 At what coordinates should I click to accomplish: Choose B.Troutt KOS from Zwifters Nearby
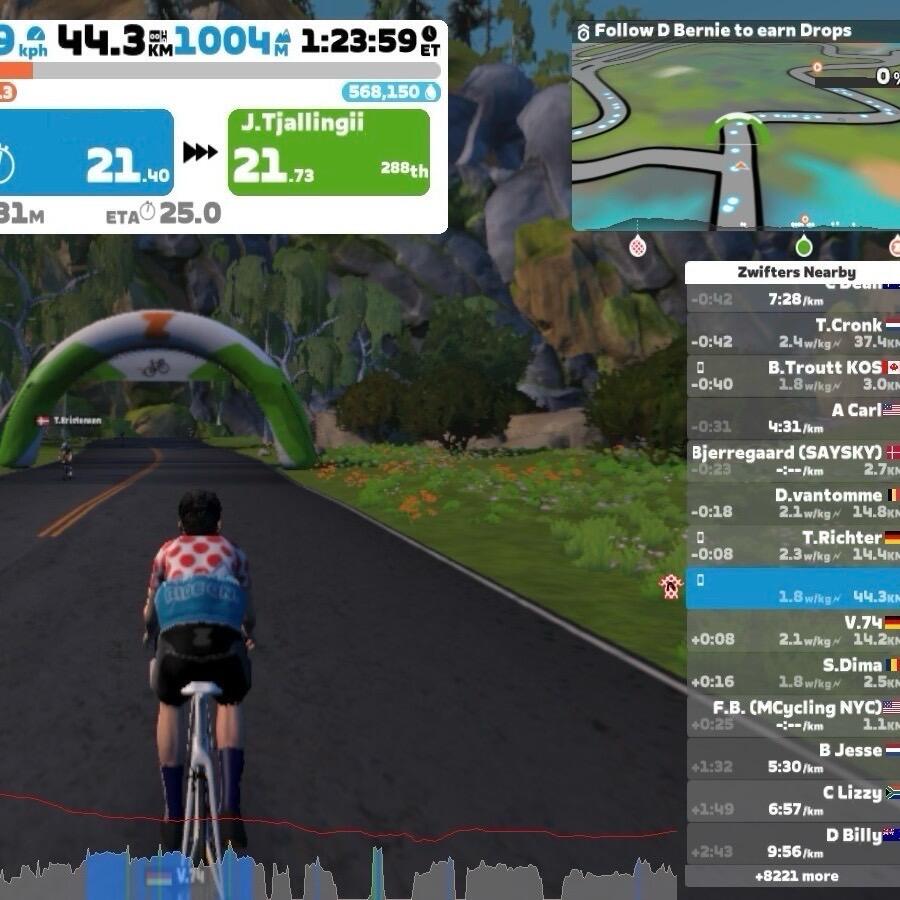[792, 376]
